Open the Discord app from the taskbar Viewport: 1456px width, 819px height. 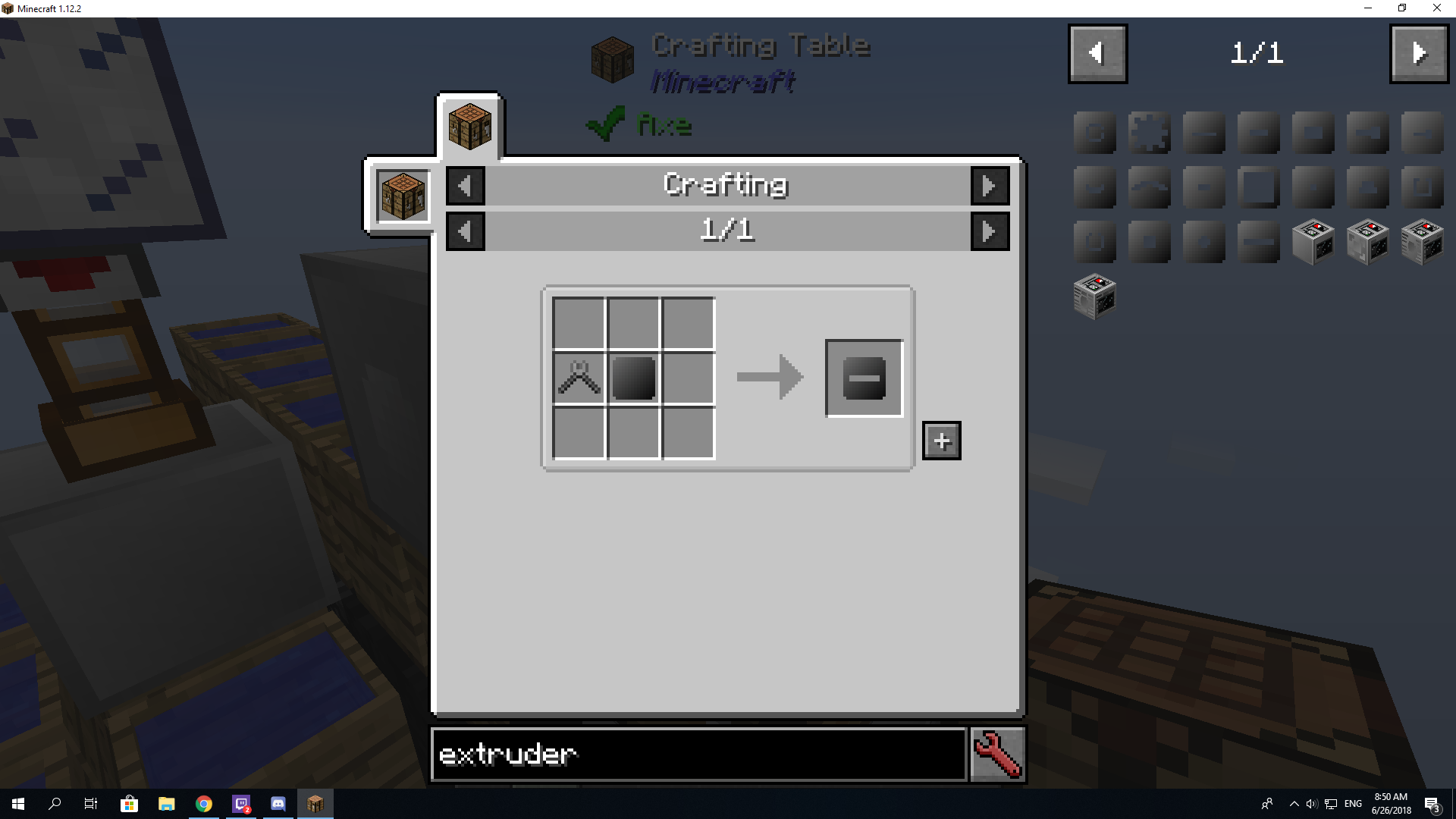click(278, 803)
